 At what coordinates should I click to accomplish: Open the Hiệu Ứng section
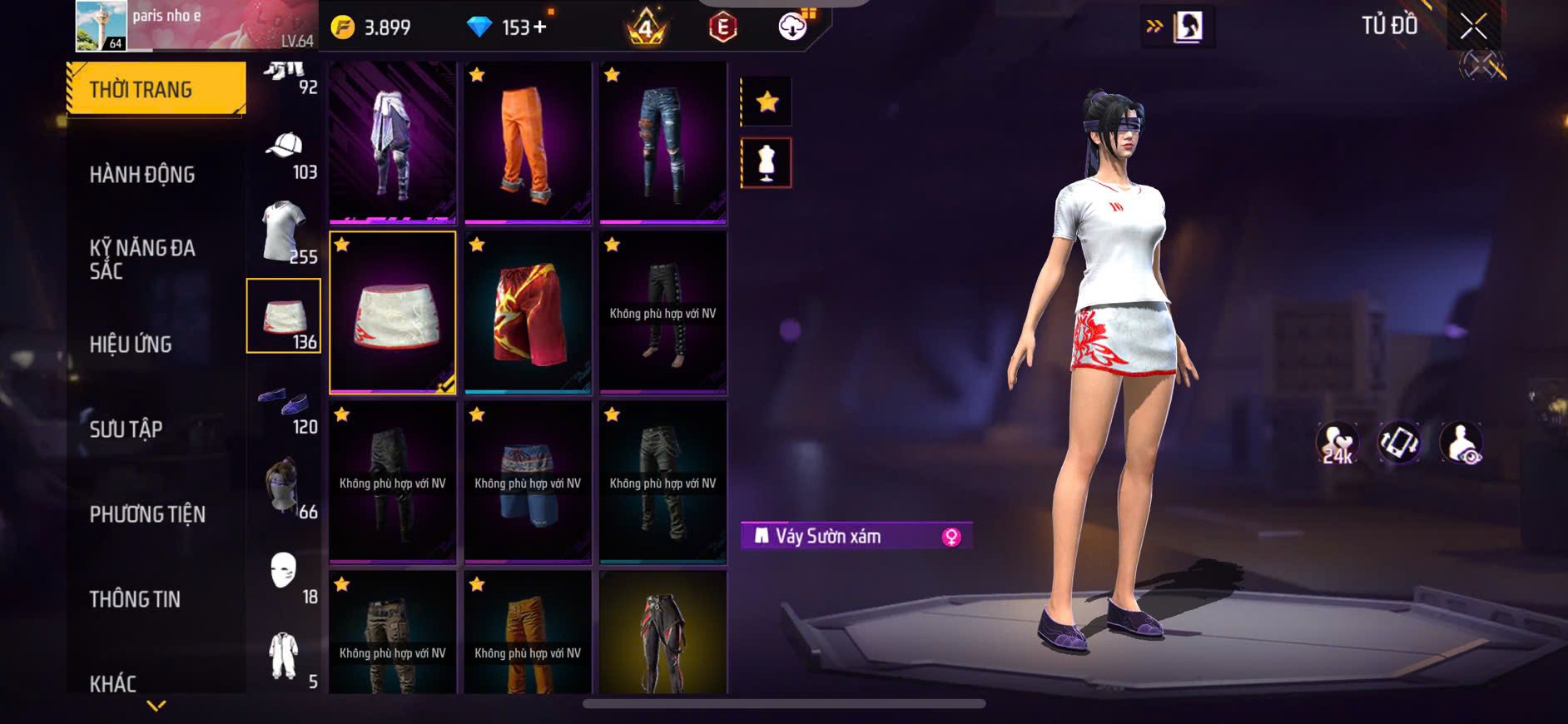131,345
